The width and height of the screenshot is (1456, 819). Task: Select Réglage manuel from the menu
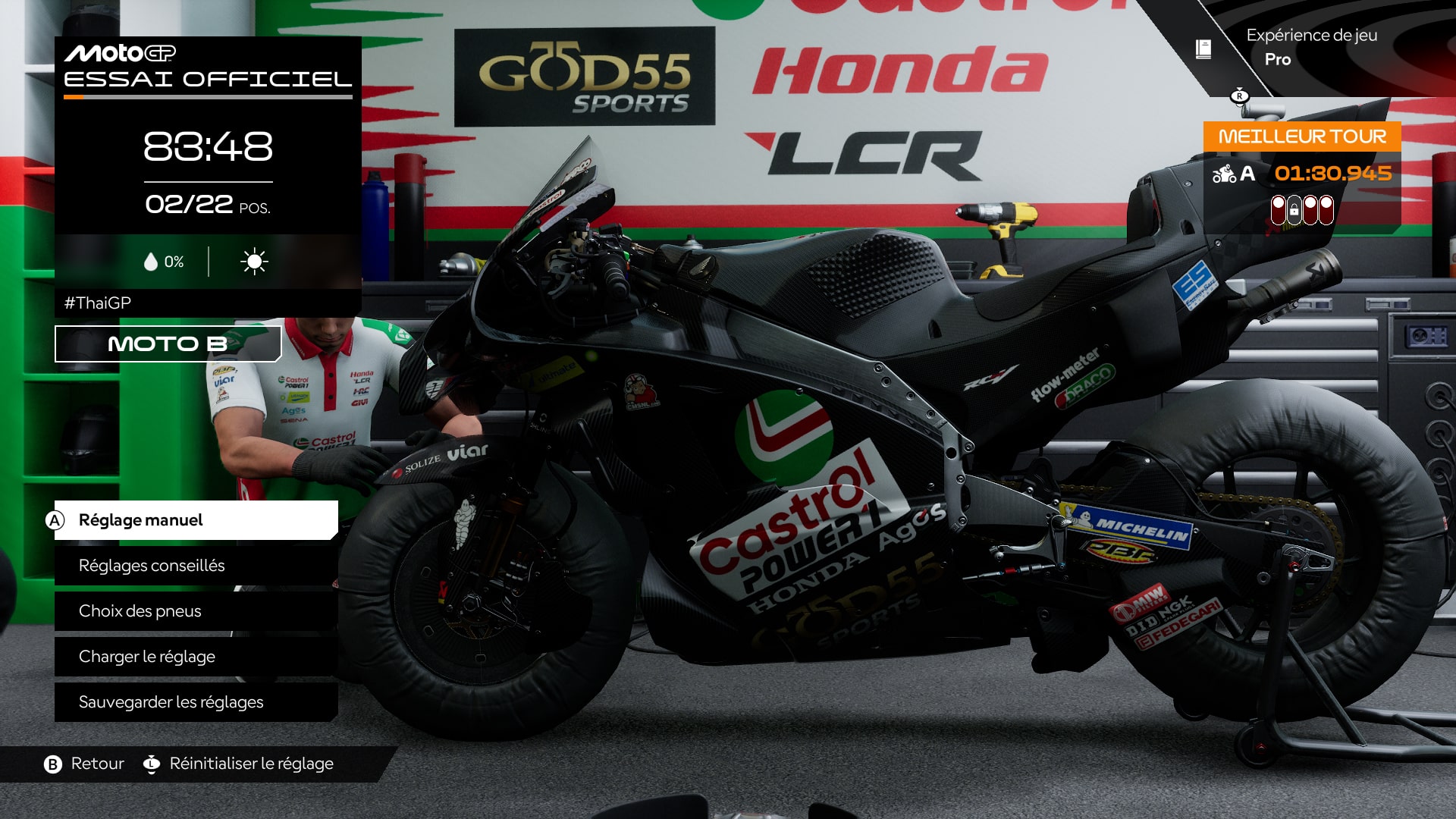(x=141, y=521)
